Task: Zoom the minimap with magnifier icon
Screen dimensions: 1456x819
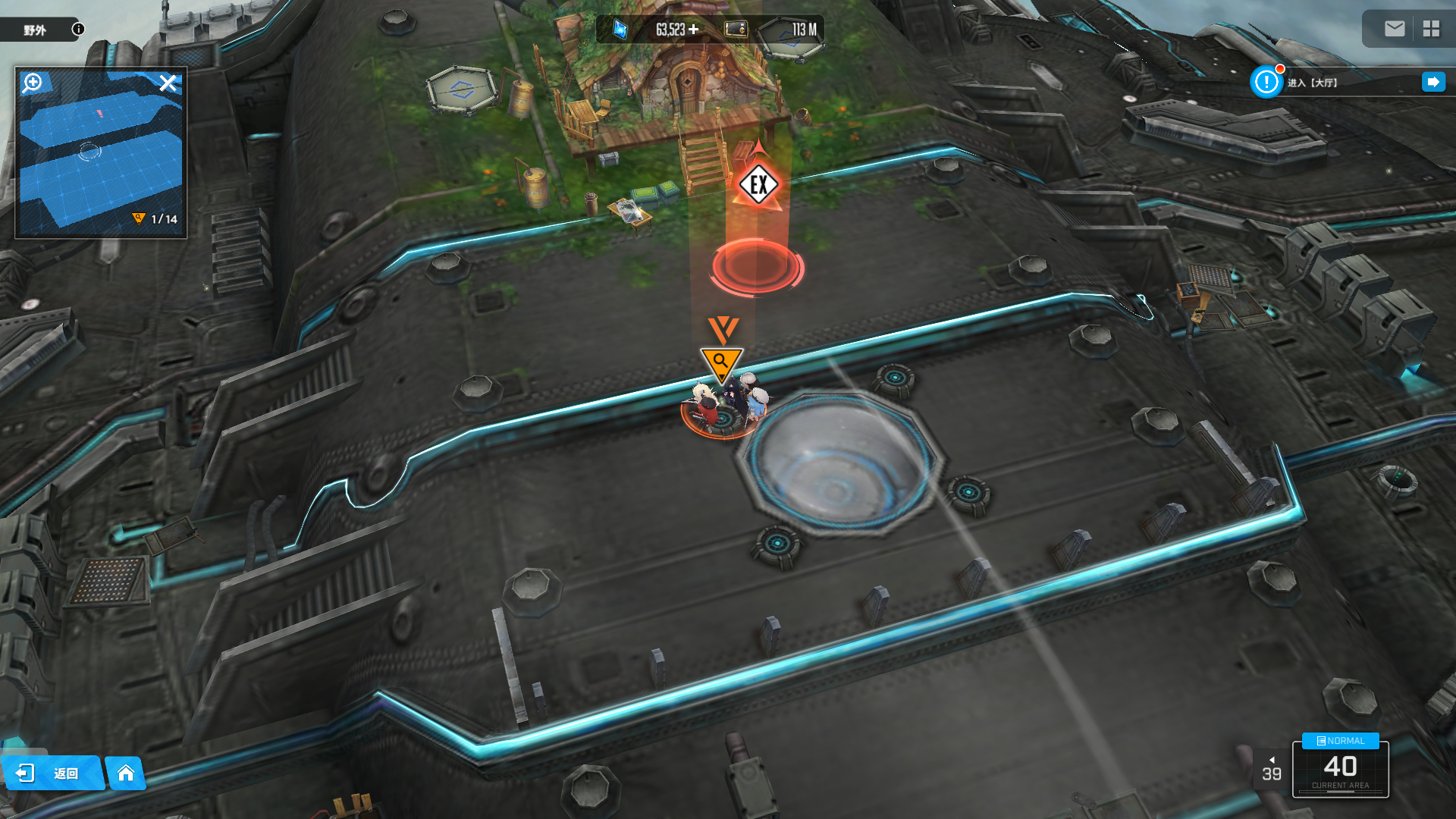Action: (33, 82)
